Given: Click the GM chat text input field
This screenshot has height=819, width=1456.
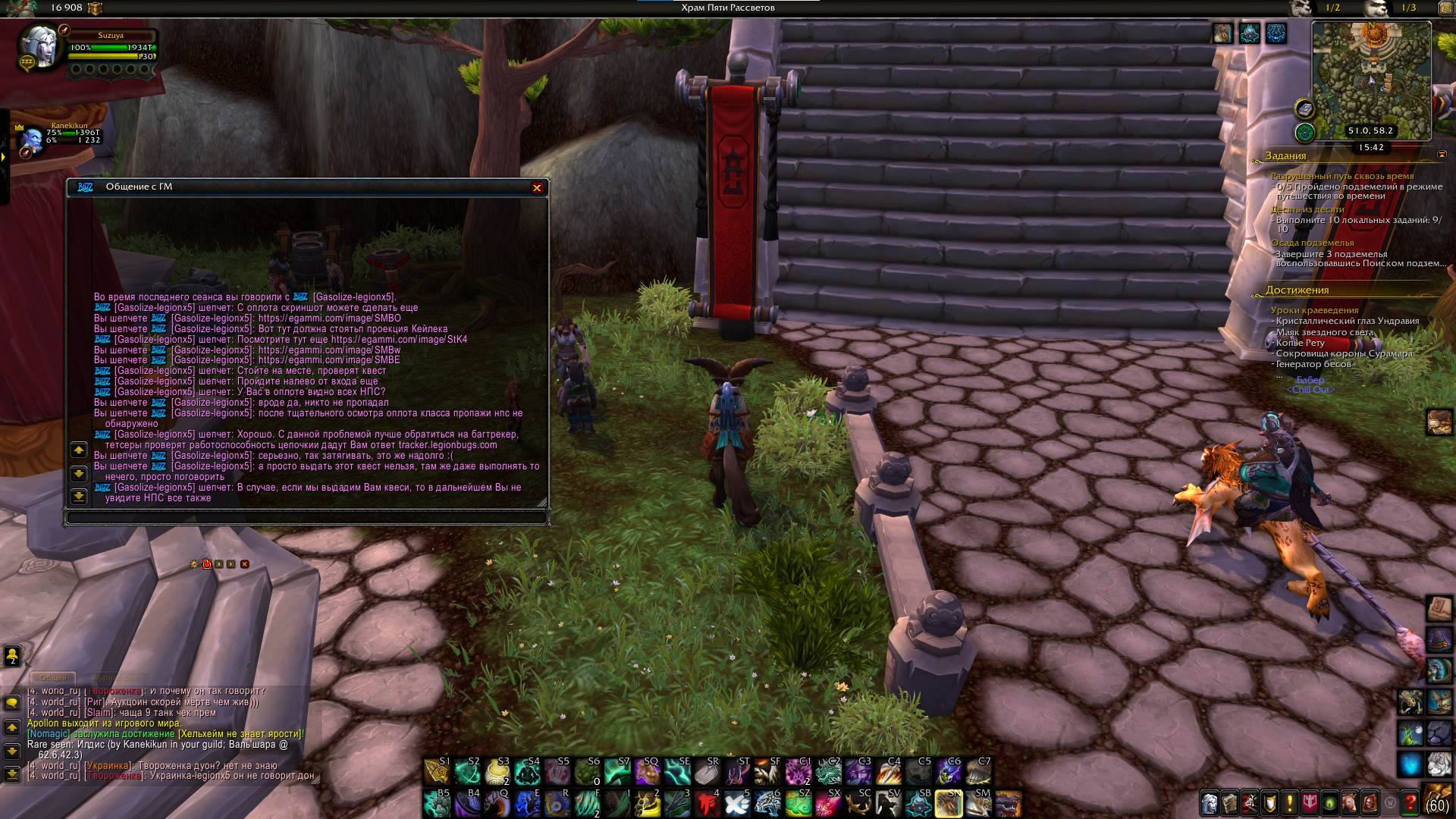Looking at the screenshot, I should point(306,518).
